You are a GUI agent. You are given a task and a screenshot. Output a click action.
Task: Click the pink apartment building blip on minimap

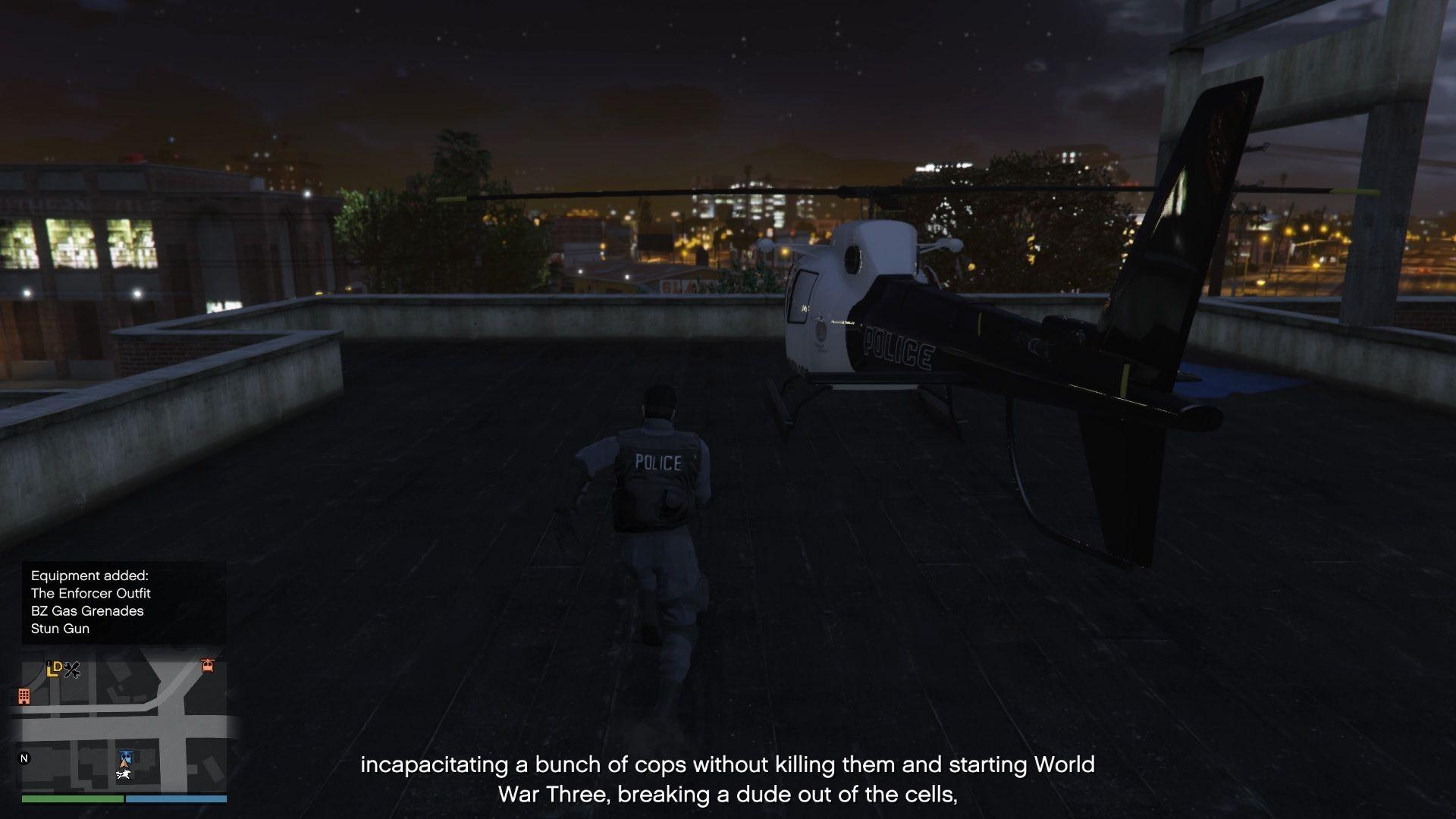tap(26, 695)
